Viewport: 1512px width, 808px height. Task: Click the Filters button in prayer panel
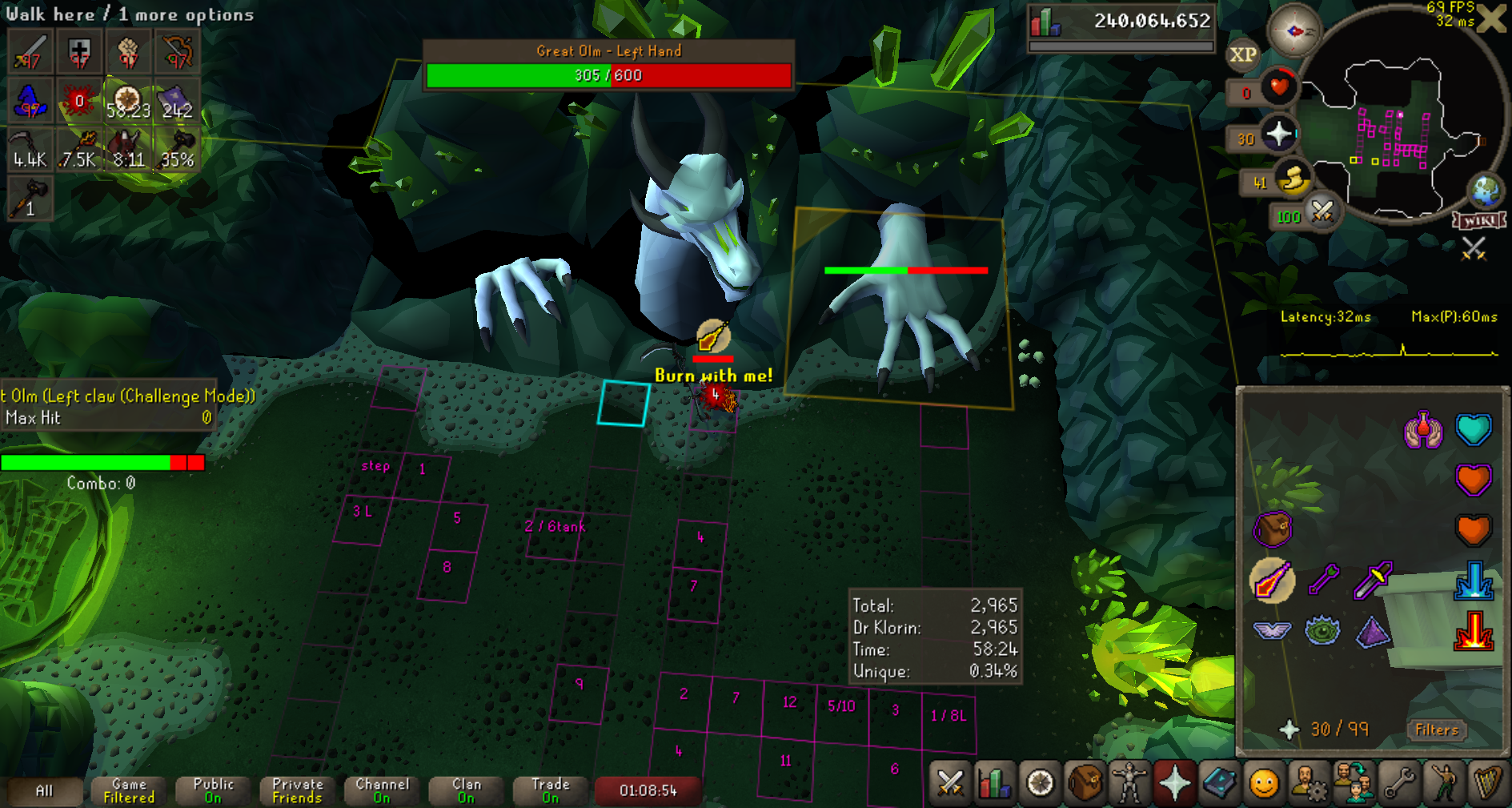pyautogui.click(x=1437, y=730)
